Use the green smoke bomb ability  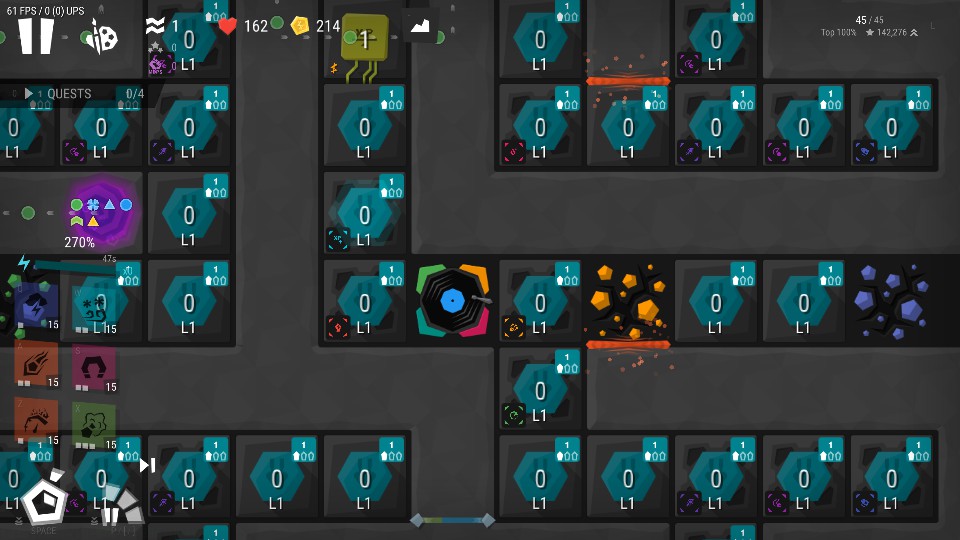click(94, 422)
